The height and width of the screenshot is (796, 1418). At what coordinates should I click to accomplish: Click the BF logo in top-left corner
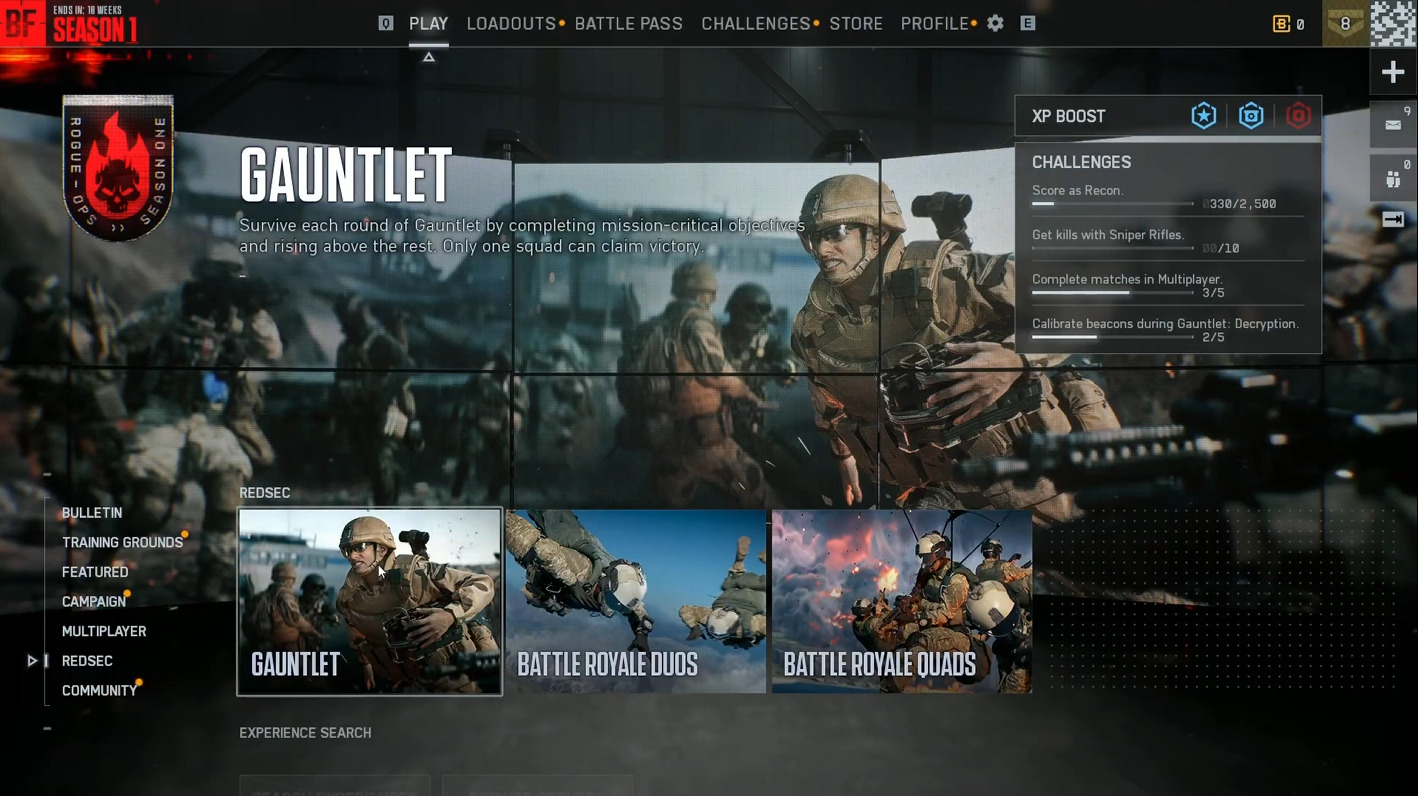(x=22, y=23)
